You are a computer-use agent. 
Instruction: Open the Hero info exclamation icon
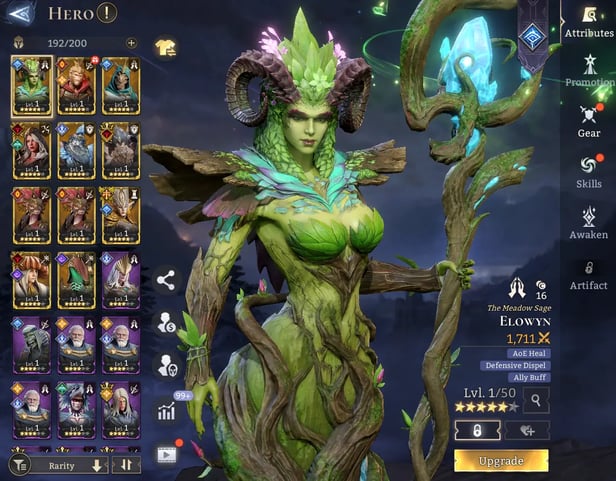tap(108, 13)
